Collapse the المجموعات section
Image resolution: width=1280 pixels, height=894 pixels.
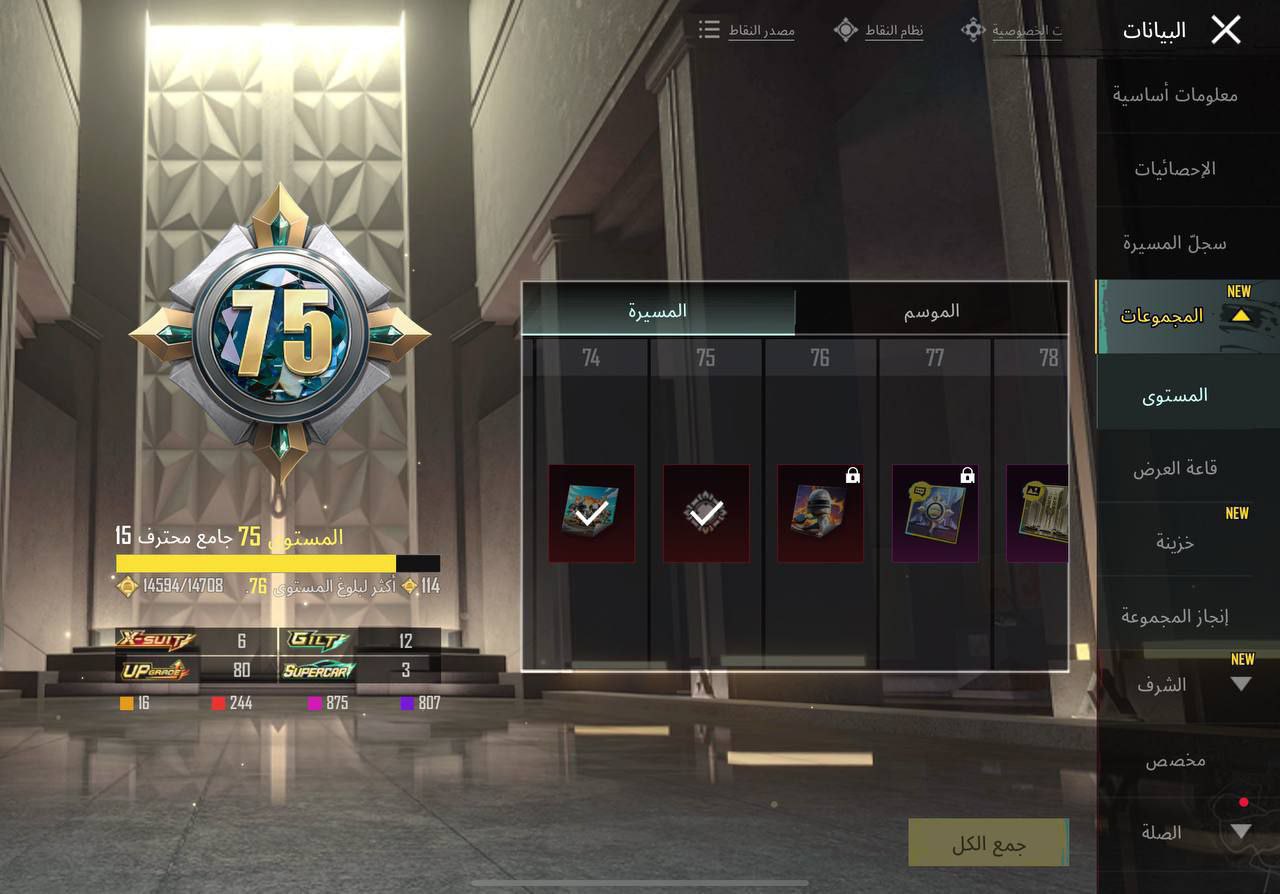click(1175, 316)
